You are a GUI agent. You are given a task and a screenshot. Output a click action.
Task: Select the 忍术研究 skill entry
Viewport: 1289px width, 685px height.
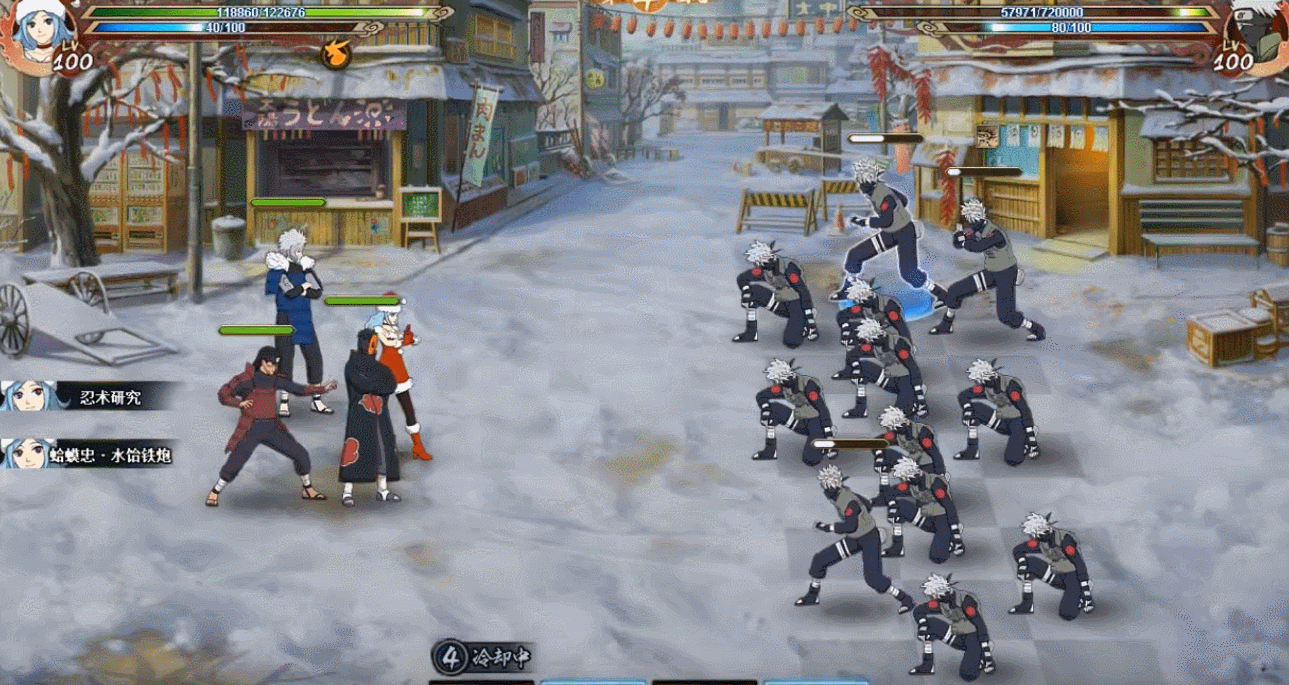(x=90, y=397)
